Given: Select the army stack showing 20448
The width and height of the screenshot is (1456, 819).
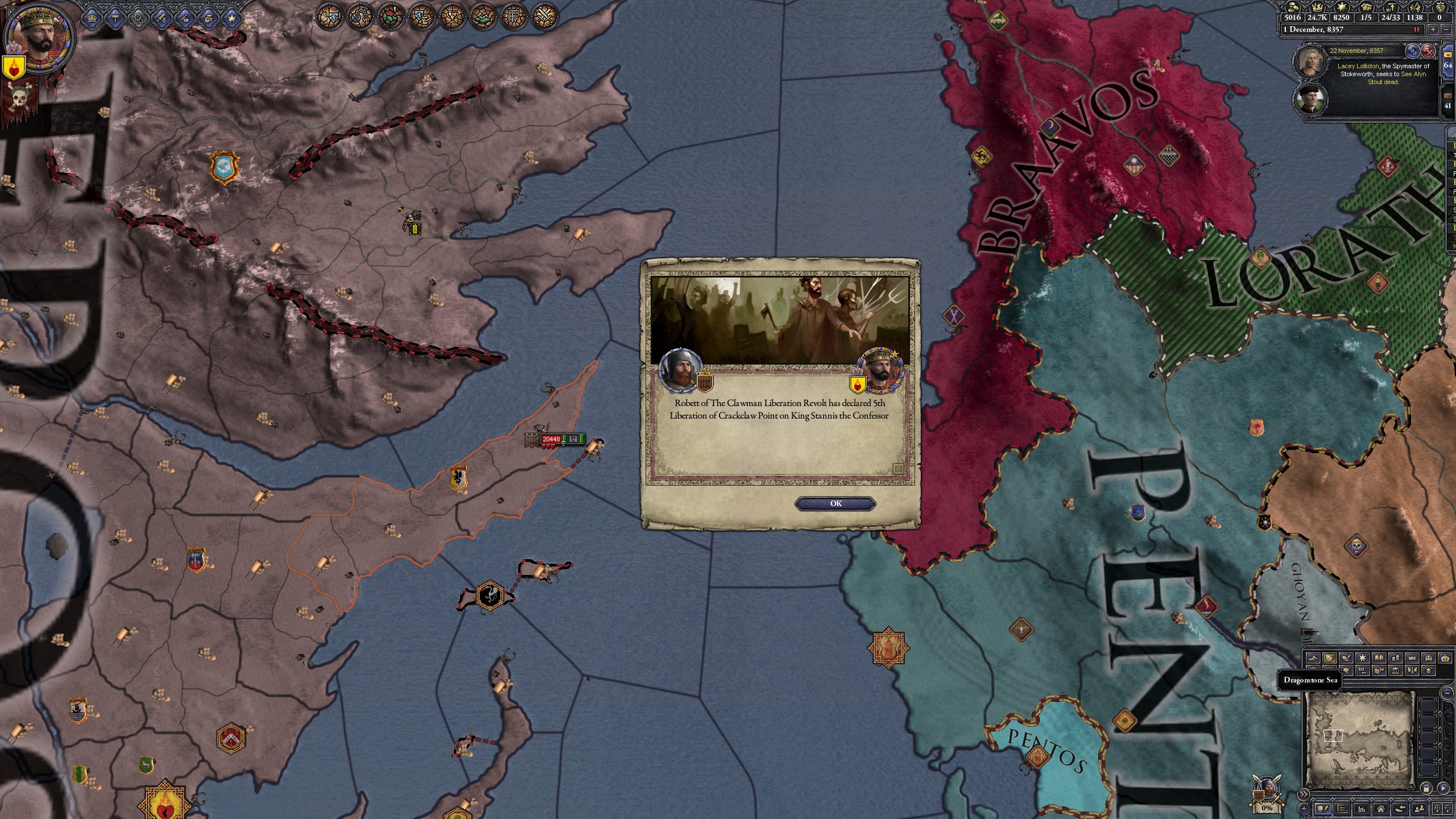Looking at the screenshot, I should tap(551, 439).
